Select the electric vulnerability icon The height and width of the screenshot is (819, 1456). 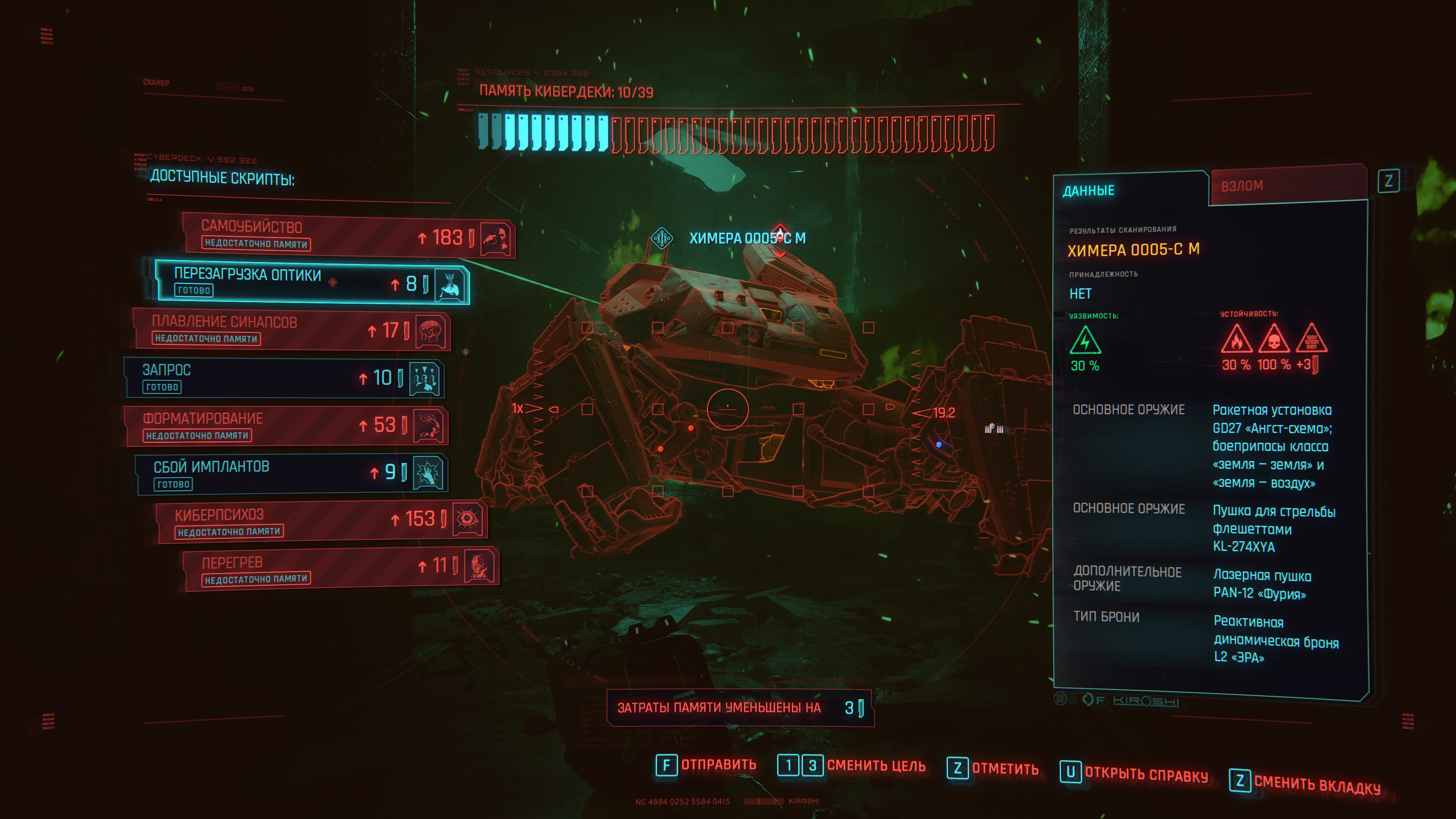[1085, 341]
